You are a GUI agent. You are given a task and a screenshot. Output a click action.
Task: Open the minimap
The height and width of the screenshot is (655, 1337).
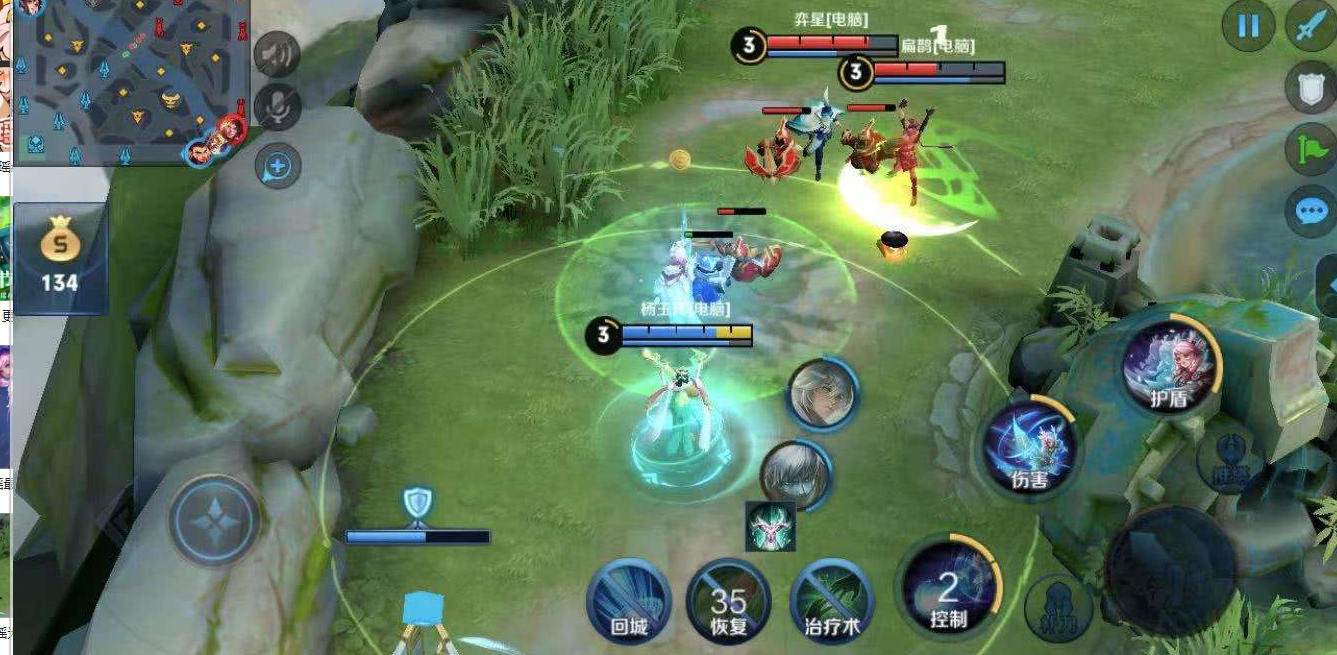[x=130, y=82]
